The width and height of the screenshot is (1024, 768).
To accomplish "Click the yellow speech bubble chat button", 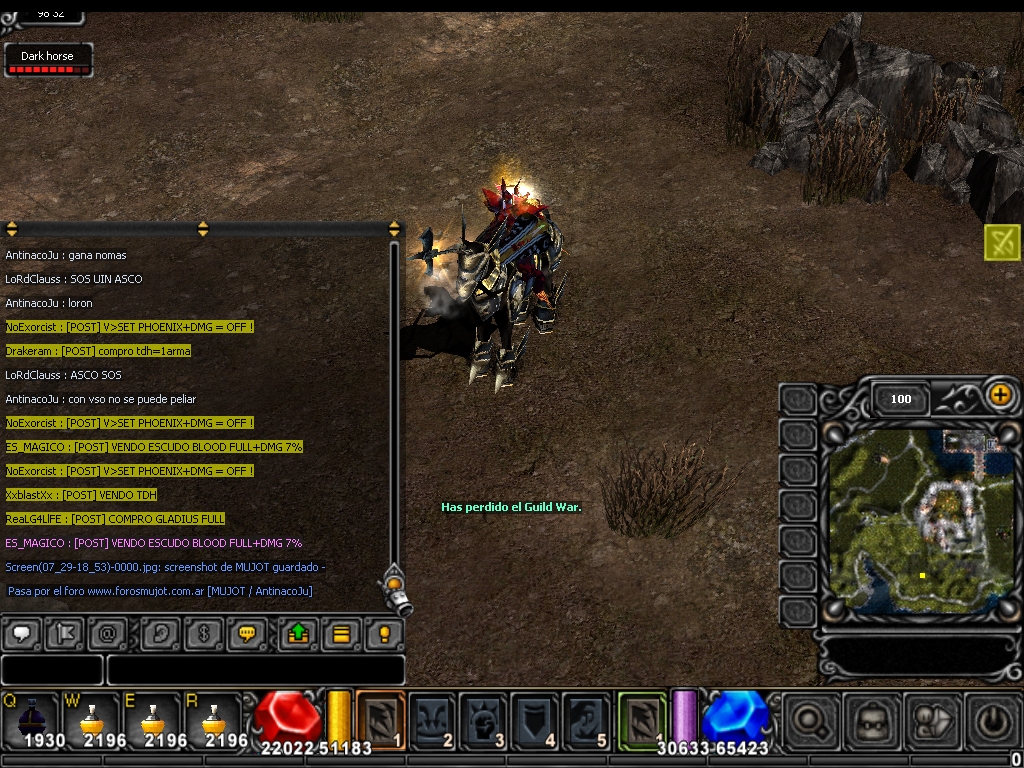I will click(x=246, y=634).
